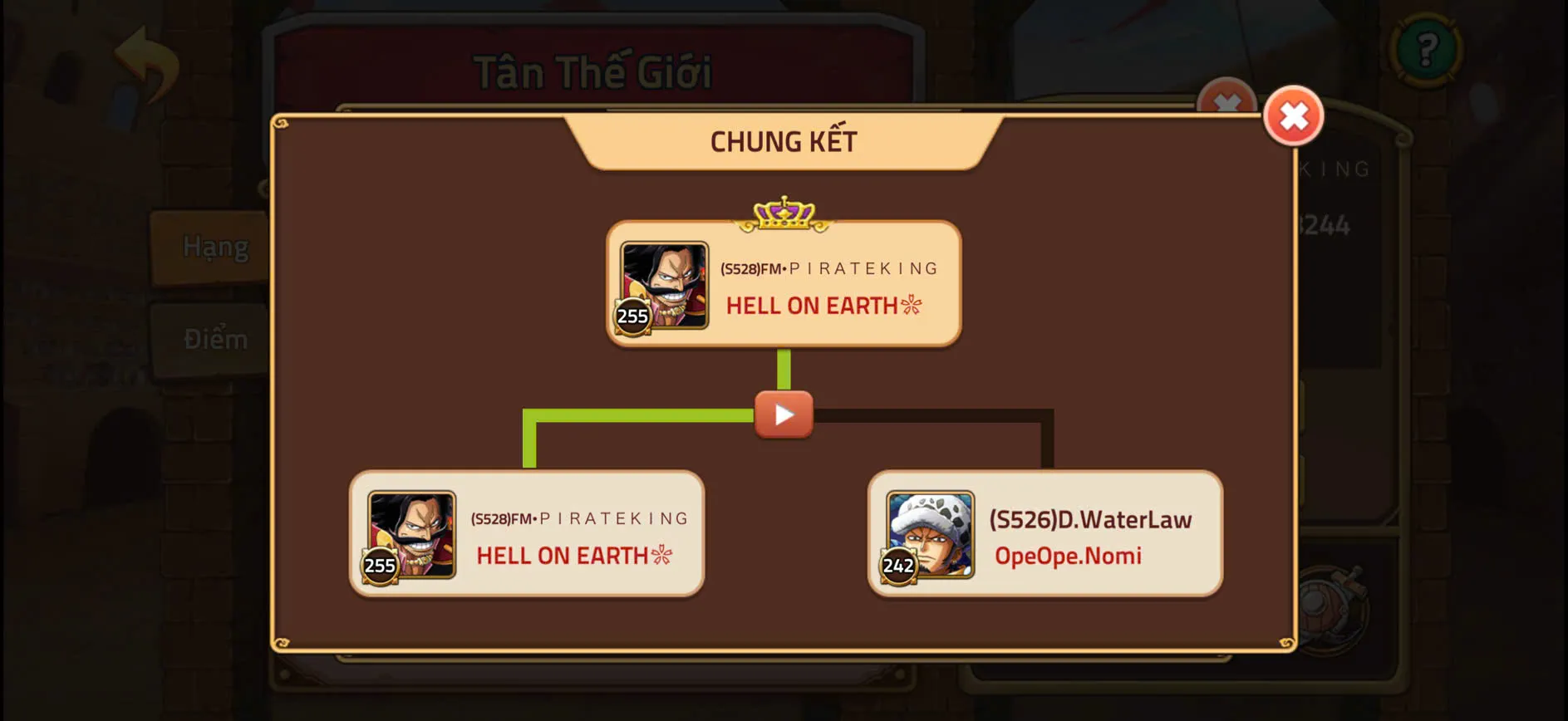Screen dimensions: 1568x721
Task: Click the crown icon above the champion
Action: 782,213
